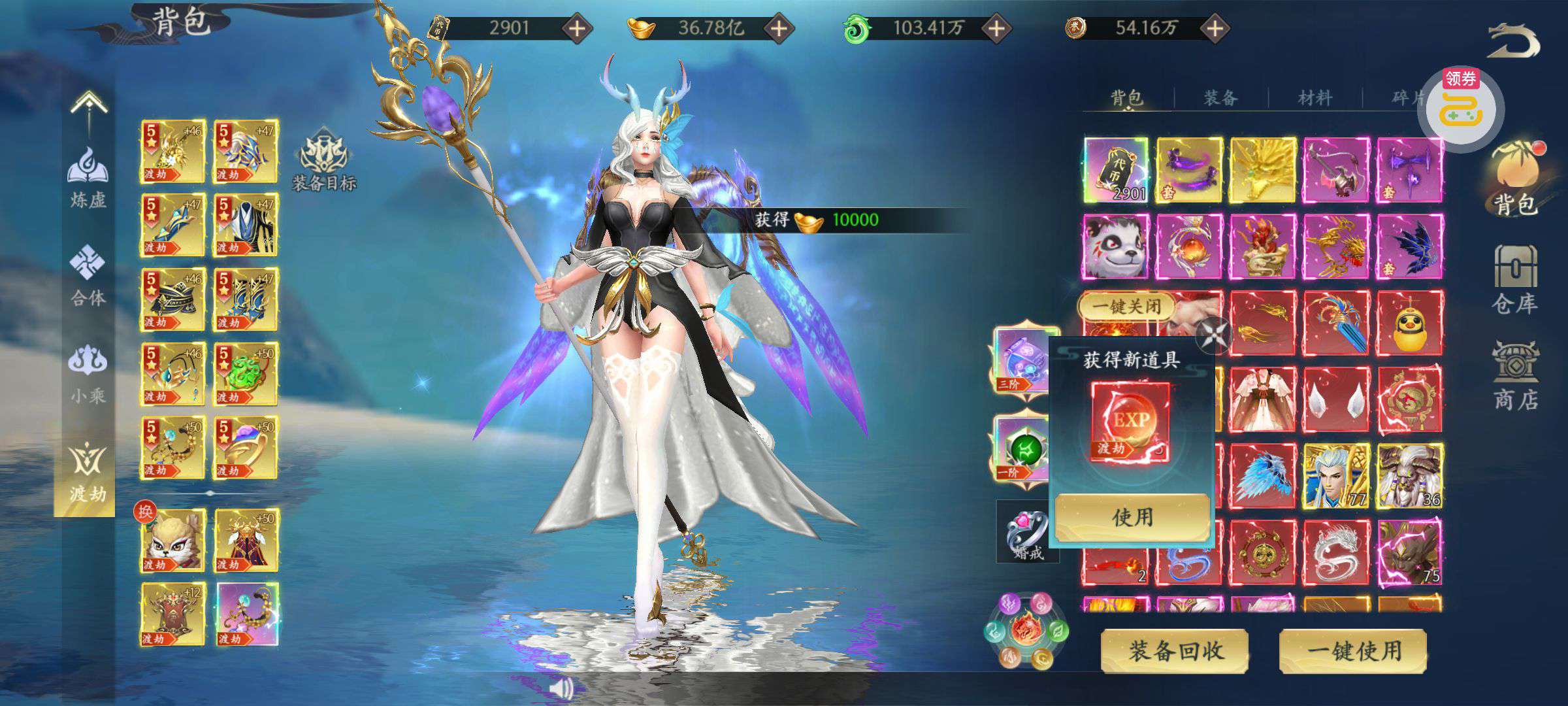Screen dimensions: 1568x706
Task: Switch to the 装备 equipment tab
Action: click(x=1220, y=98)
